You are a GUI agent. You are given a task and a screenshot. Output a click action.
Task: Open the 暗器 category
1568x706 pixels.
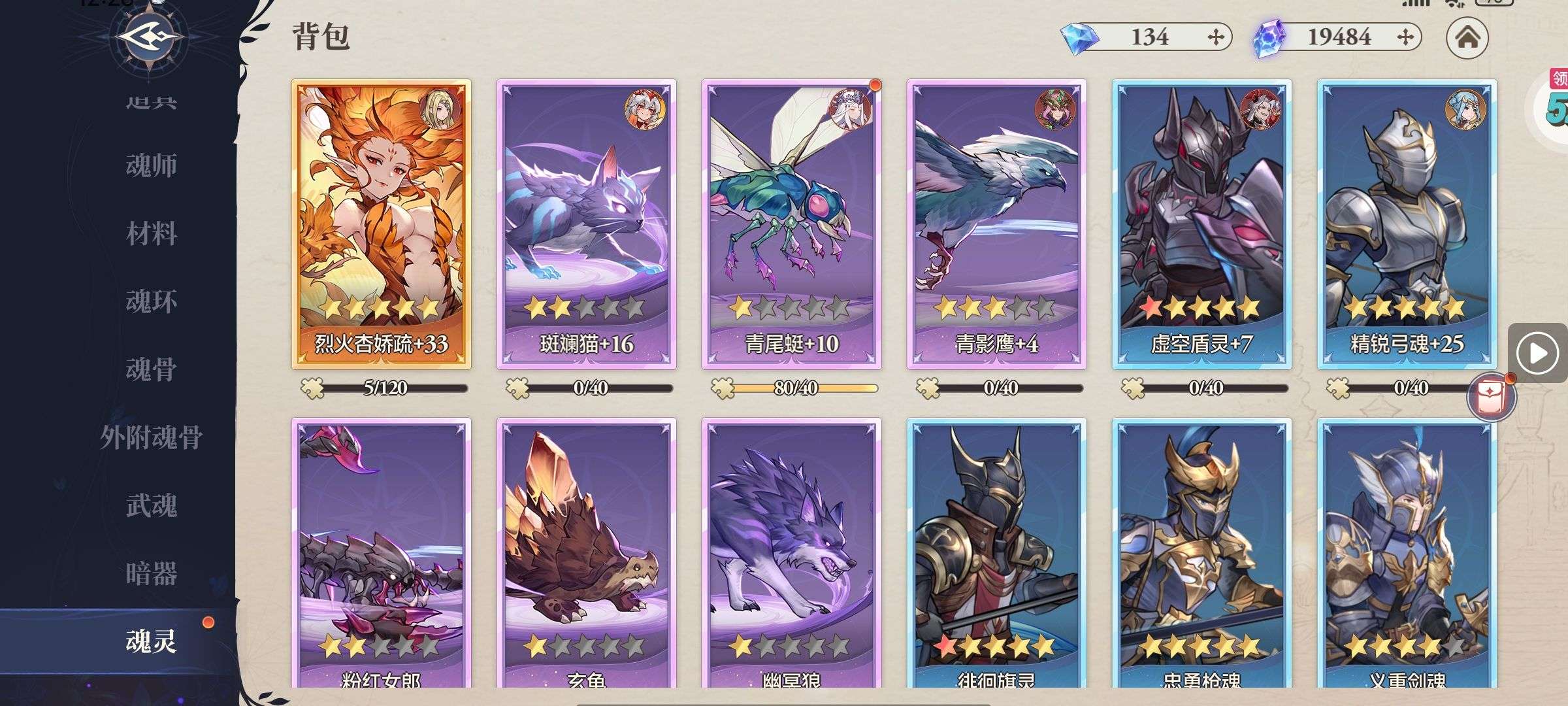pyautogui.click(x=151, y=574)
